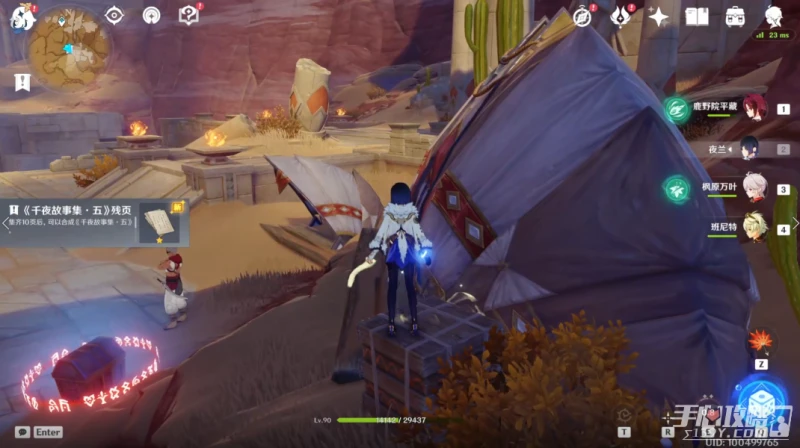Use the red maple leaf gadget

[x=760, y=341]
